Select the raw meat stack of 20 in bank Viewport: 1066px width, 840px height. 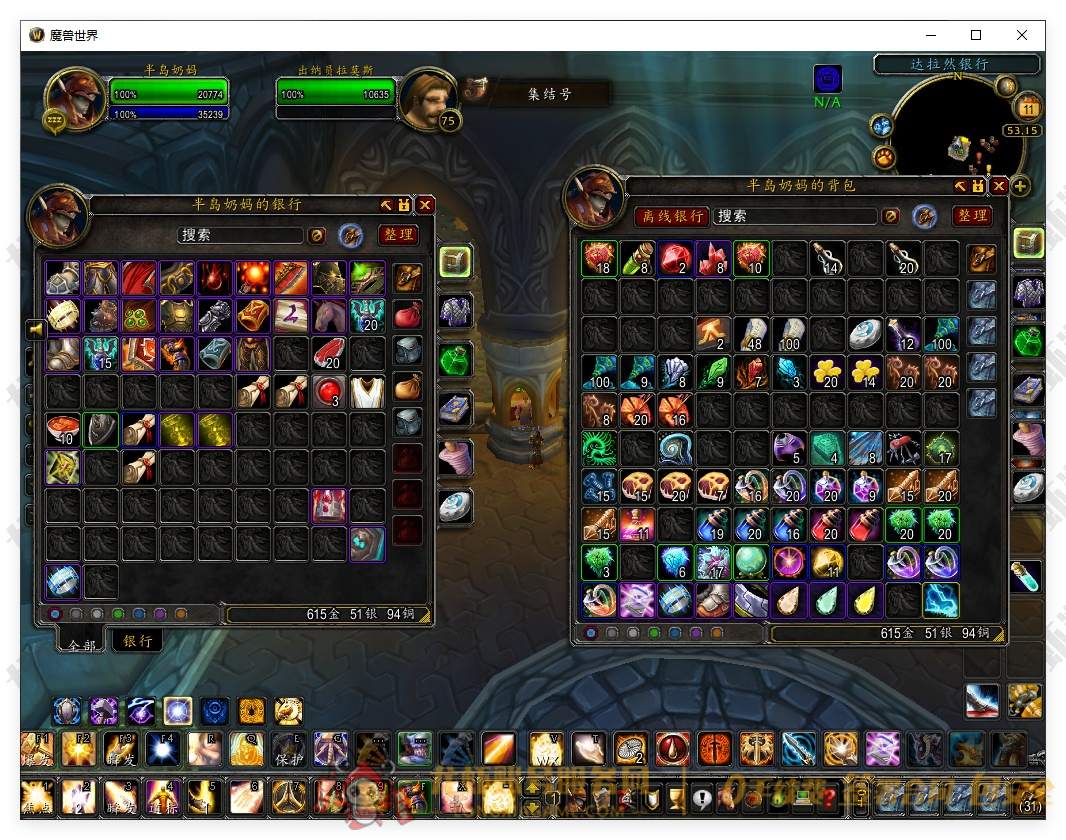point(329,353)
